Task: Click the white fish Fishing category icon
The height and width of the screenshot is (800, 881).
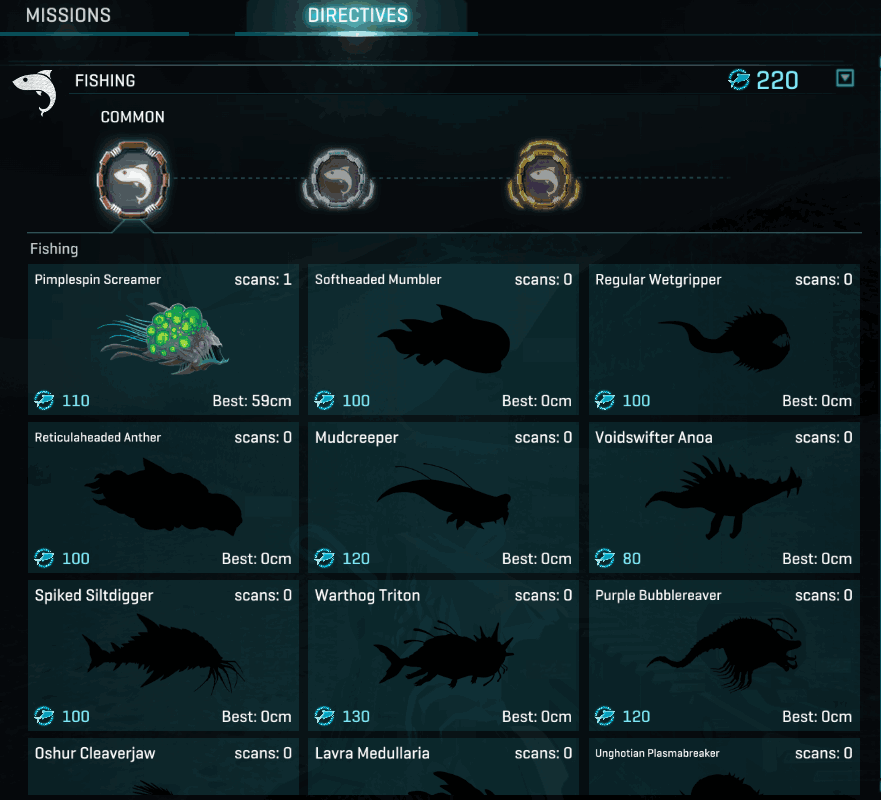Action: click(x=34, y=90)
